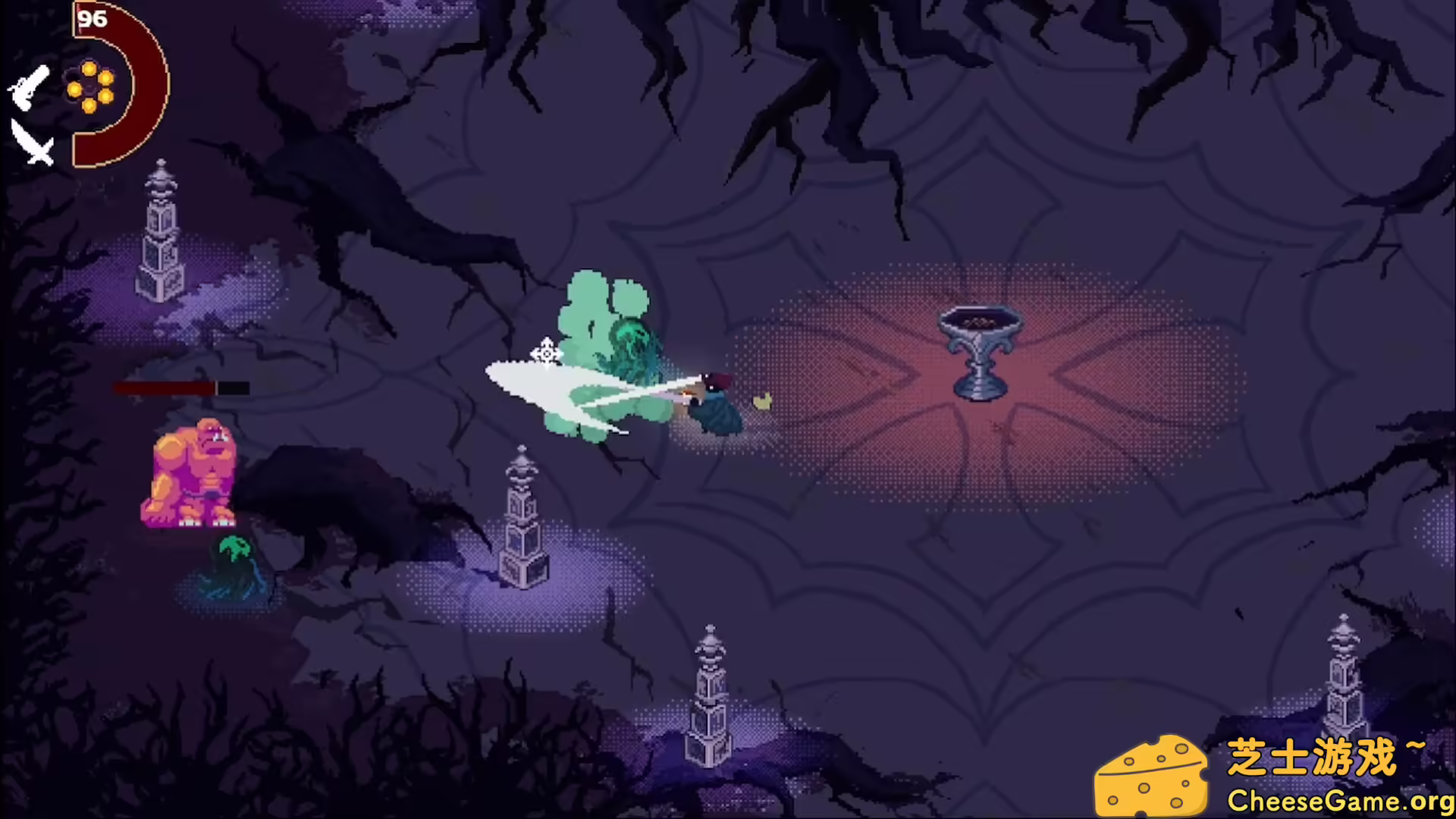The image size is (1456, 819).
Task: Click the ammo cylinder showing five bullets
Action: point(89,86)
